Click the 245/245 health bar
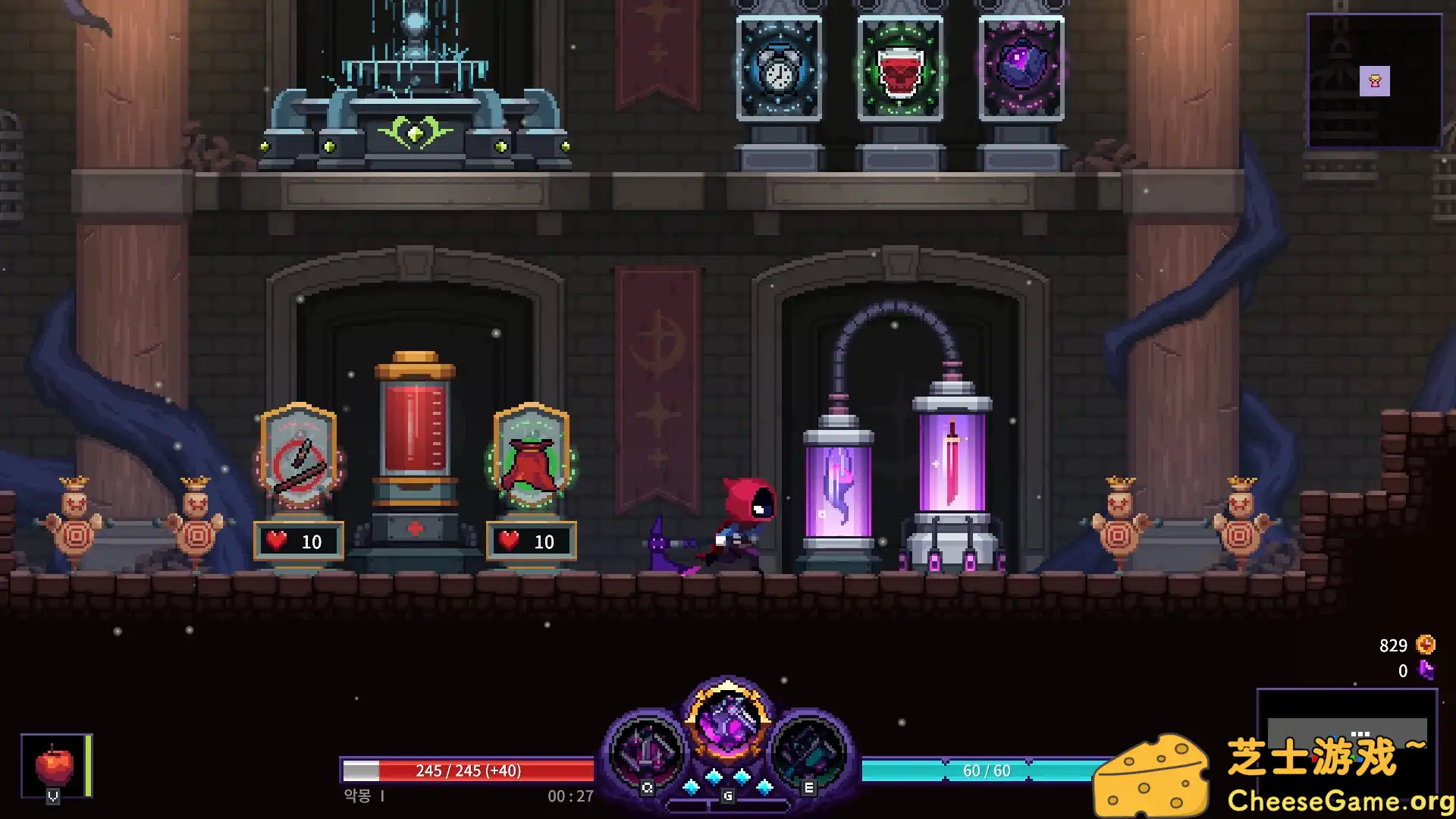The width and height of the screenshot is (1456, 819). (469, 770)
